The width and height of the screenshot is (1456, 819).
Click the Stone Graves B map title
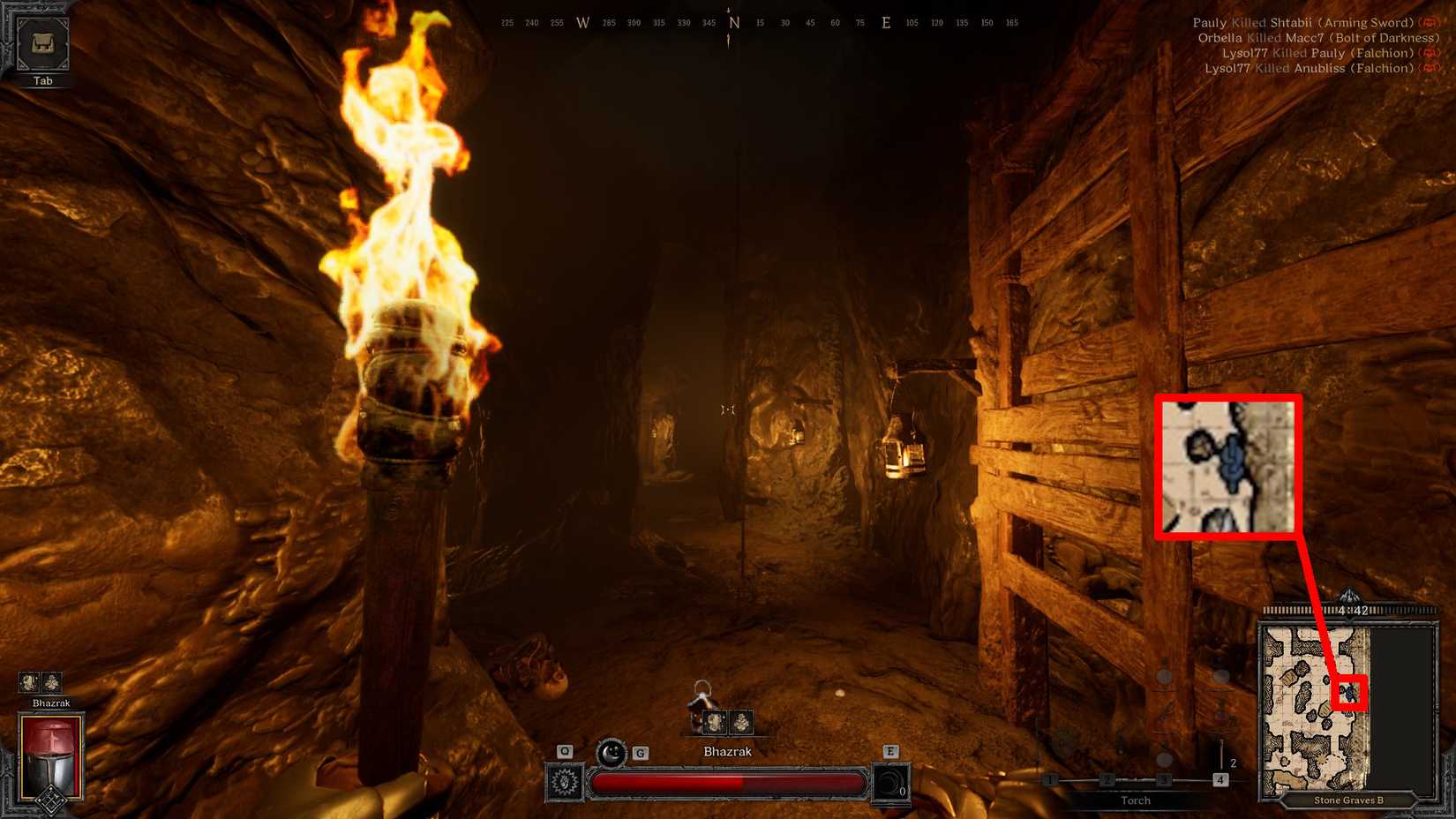[1350, 800]
